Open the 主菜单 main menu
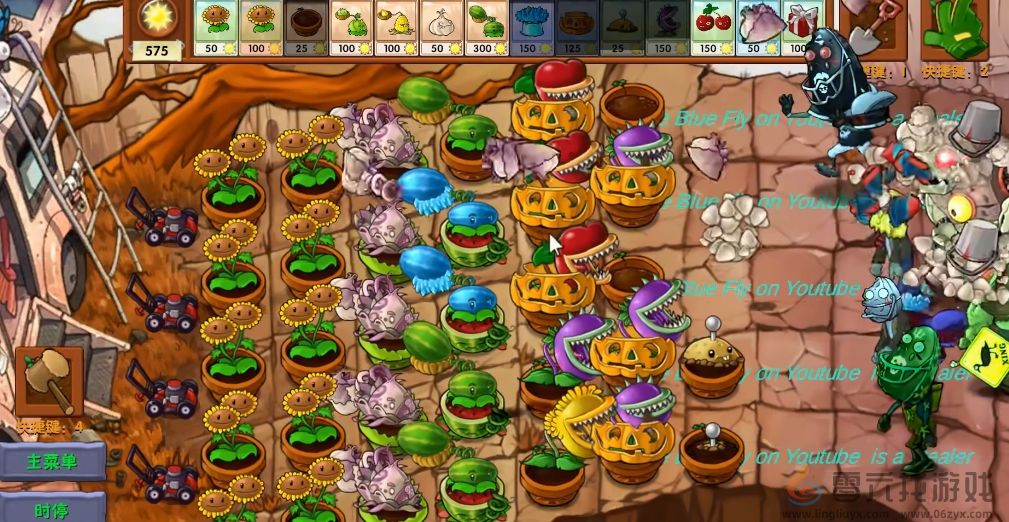This screenshot has height=522, width=1009. (52, 462)
